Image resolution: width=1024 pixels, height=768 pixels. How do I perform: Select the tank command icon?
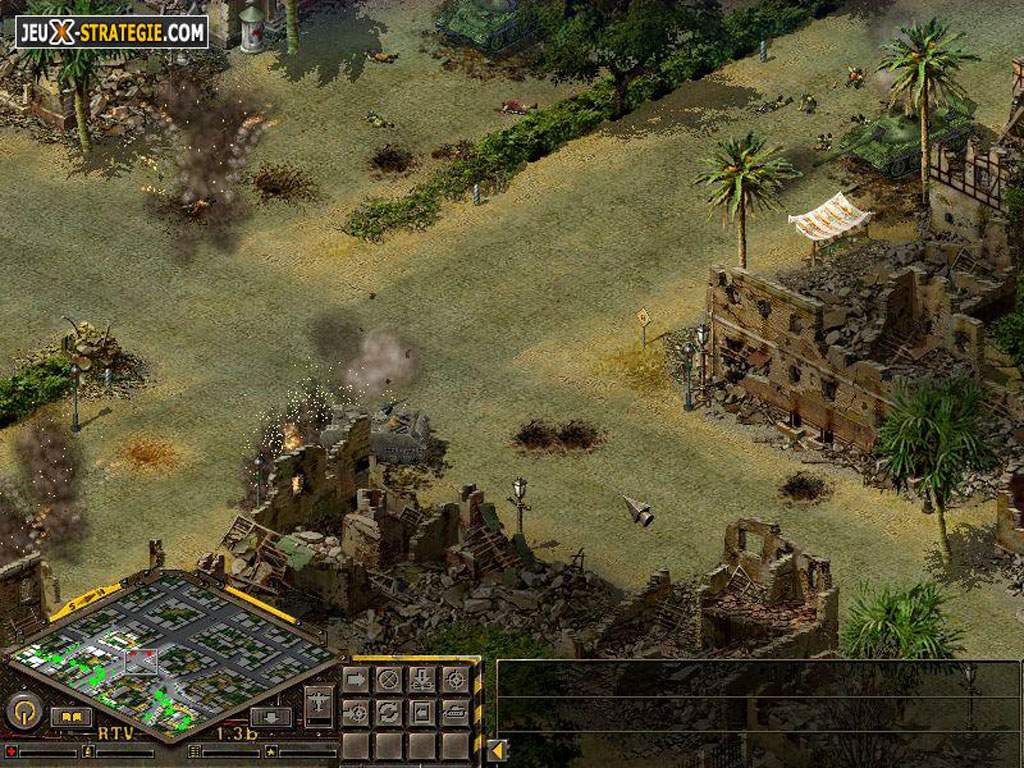(455, 713)
